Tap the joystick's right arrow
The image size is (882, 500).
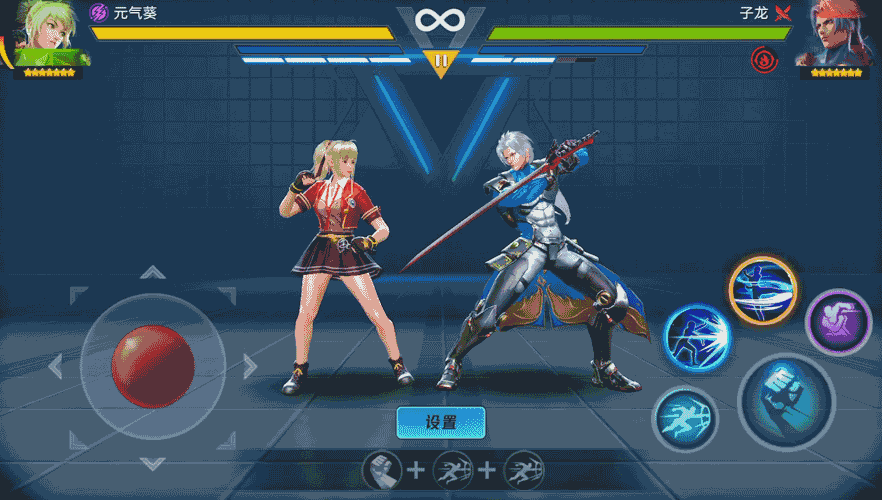(249, 366)
